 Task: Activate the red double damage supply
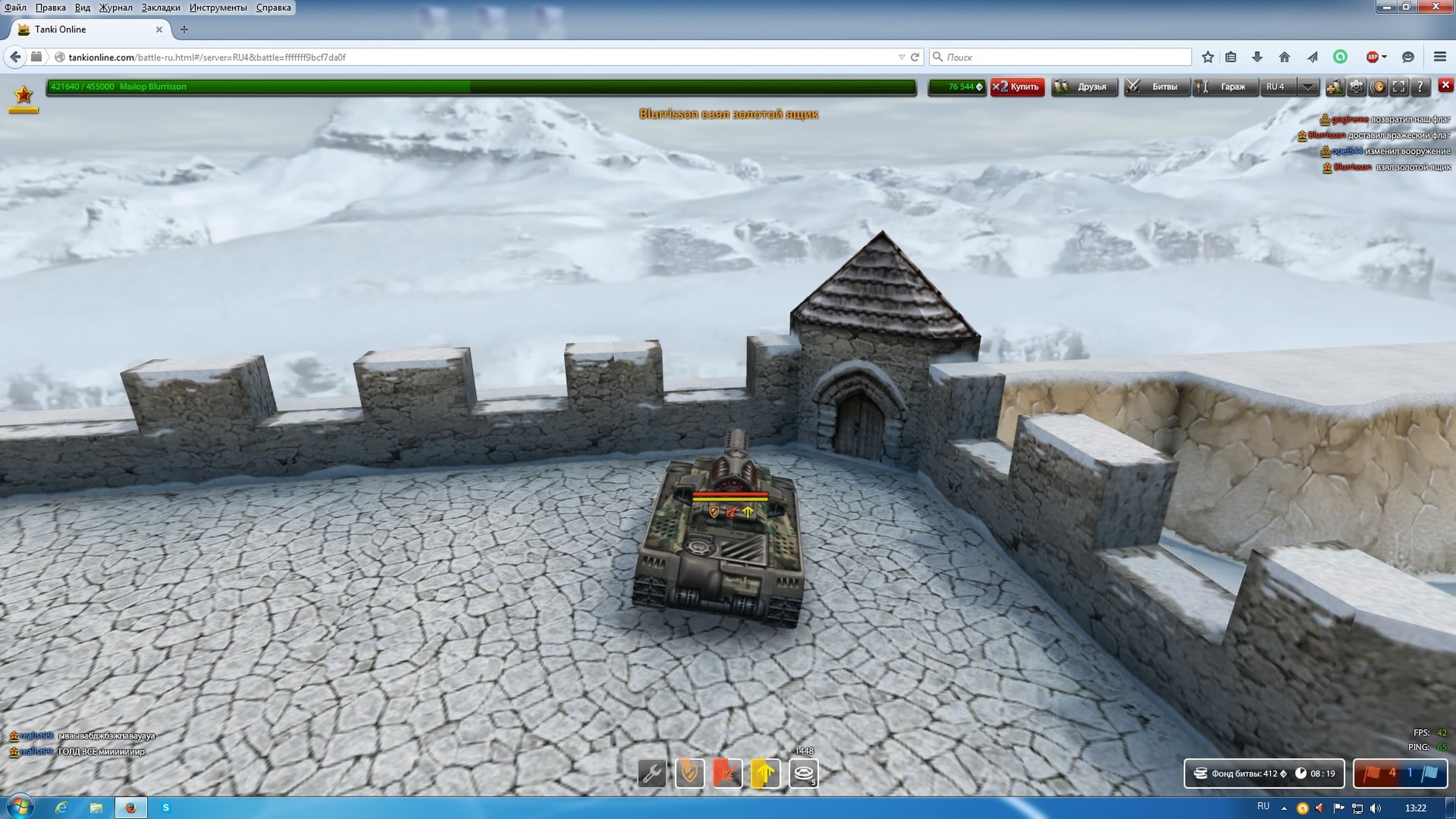727,773
